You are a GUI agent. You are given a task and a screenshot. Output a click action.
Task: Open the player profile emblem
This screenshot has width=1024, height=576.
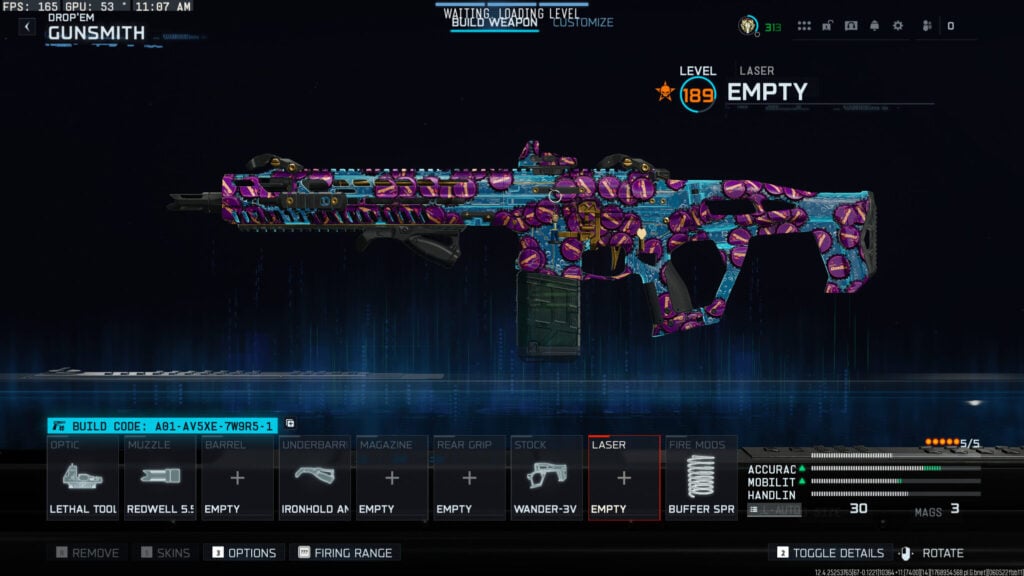pyautogui.click(x=747, y=26)
